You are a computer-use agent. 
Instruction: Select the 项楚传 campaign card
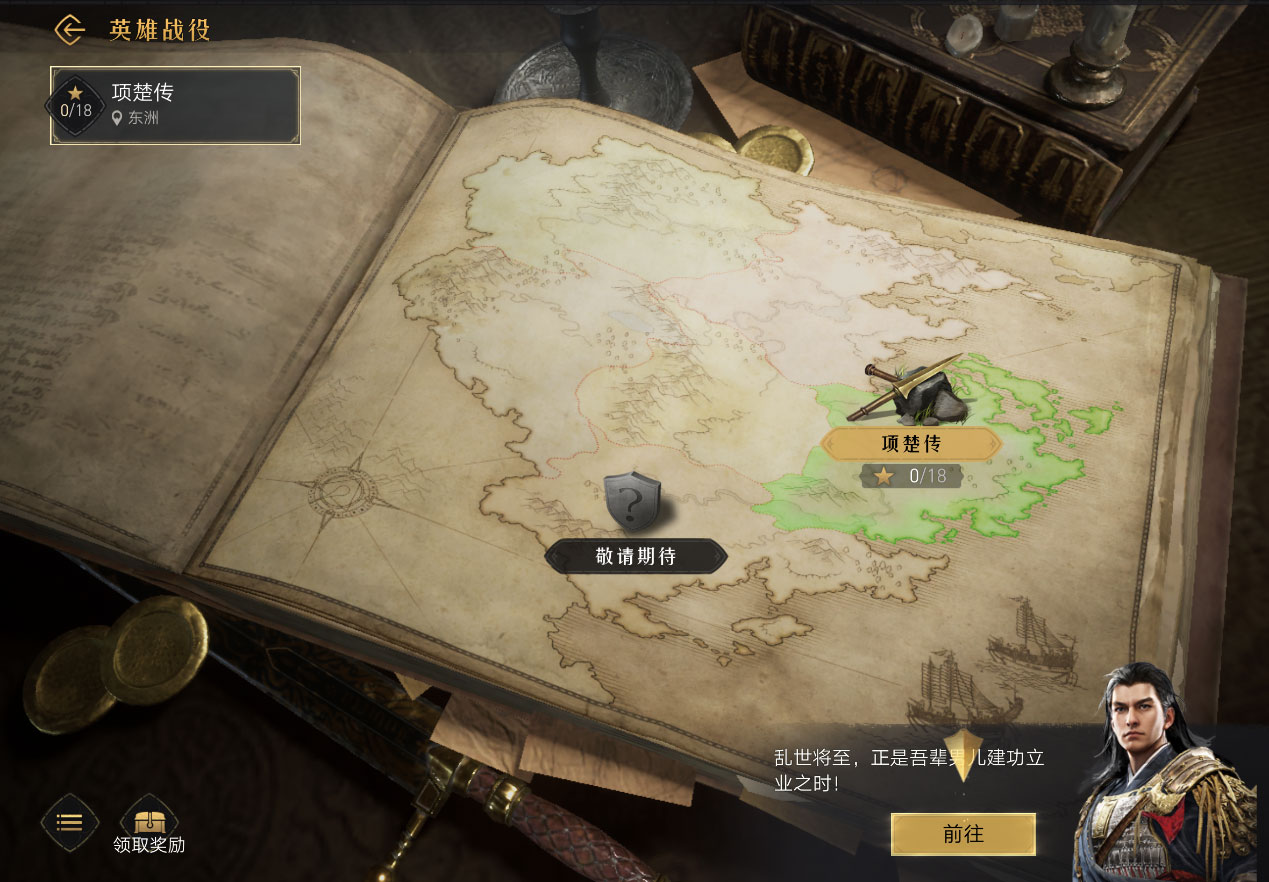tap(175, 105)
